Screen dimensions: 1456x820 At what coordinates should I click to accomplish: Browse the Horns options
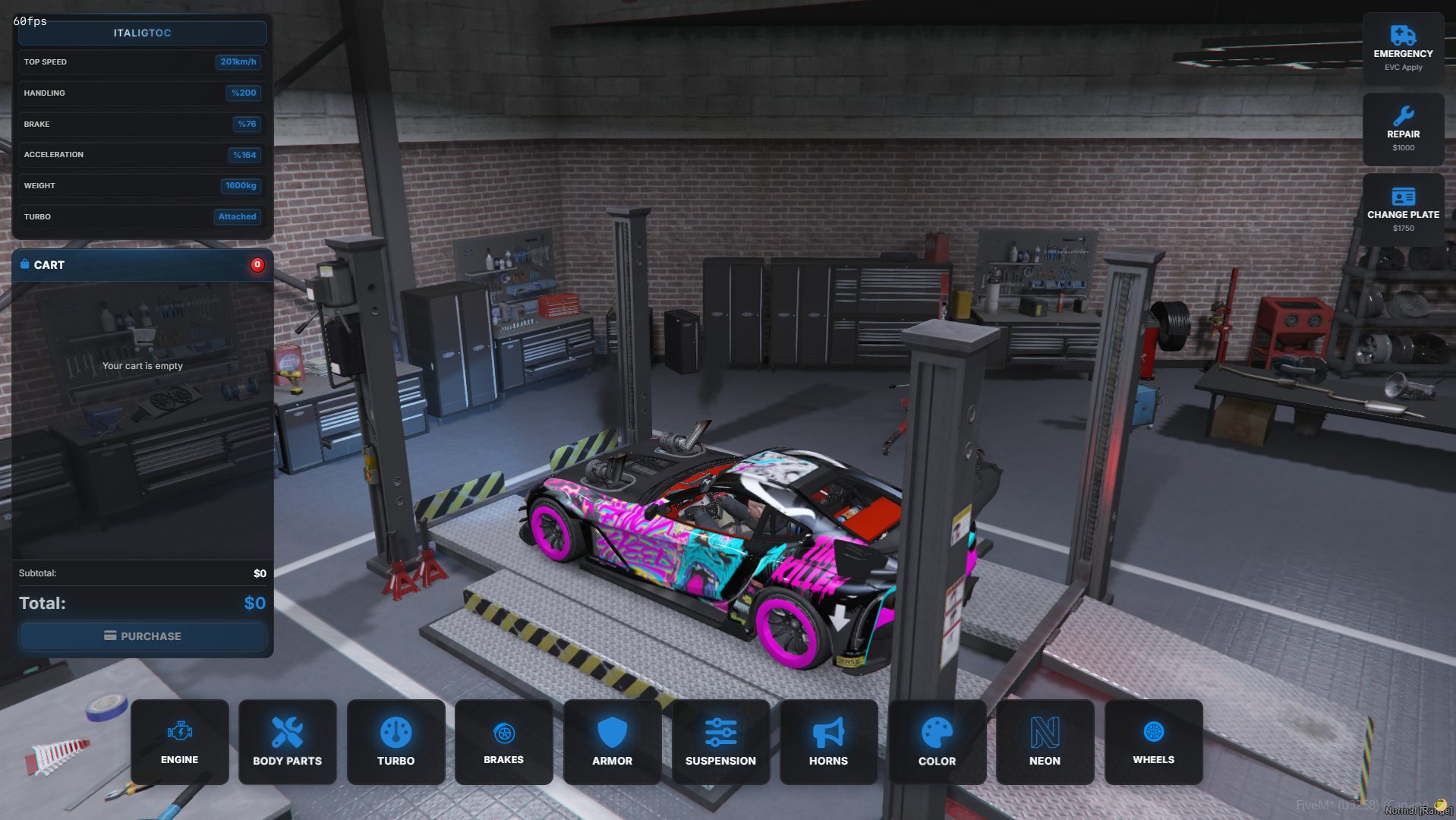coord(829,742)
